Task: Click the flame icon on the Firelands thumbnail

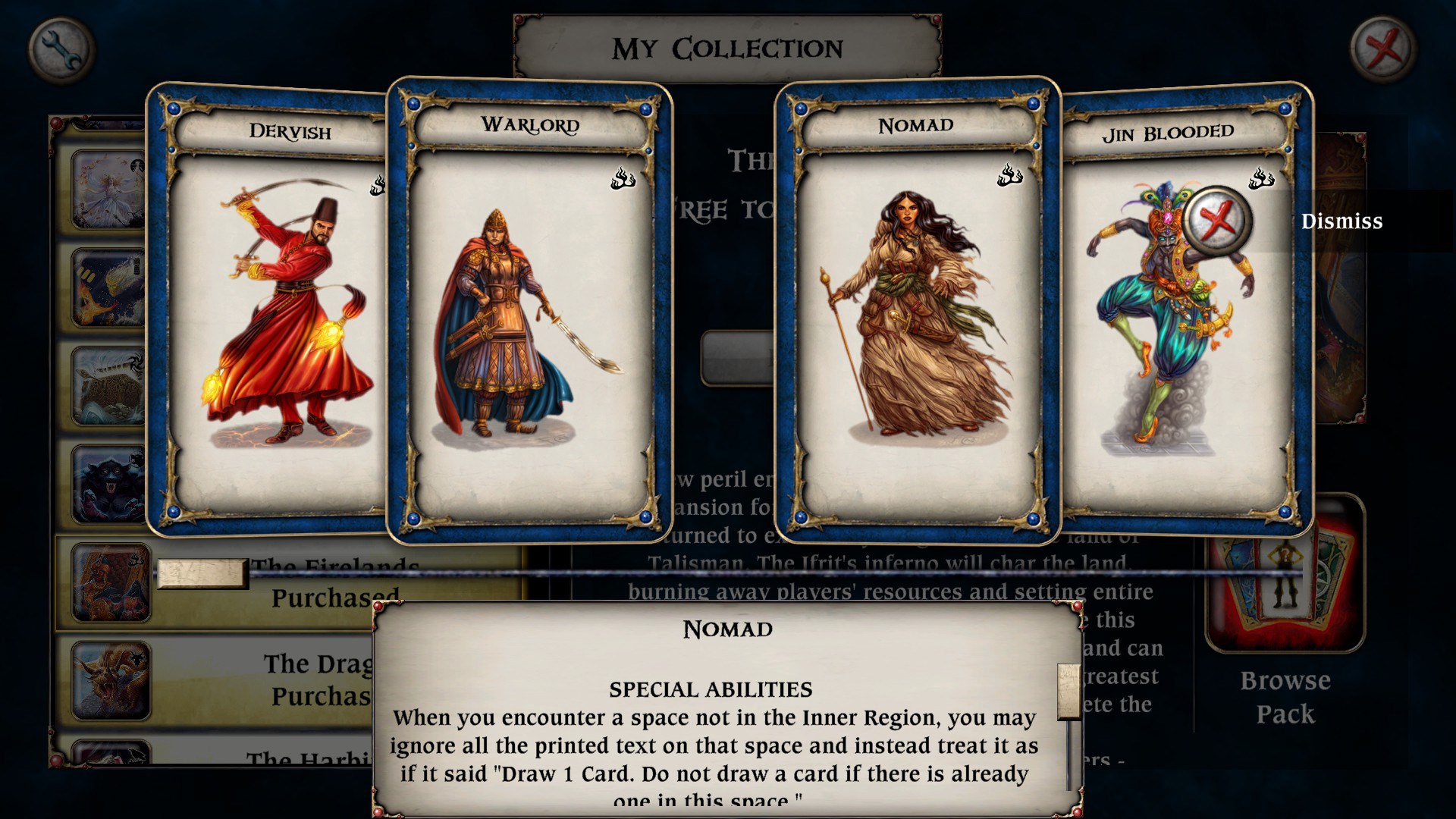Action: coord(133,559)
